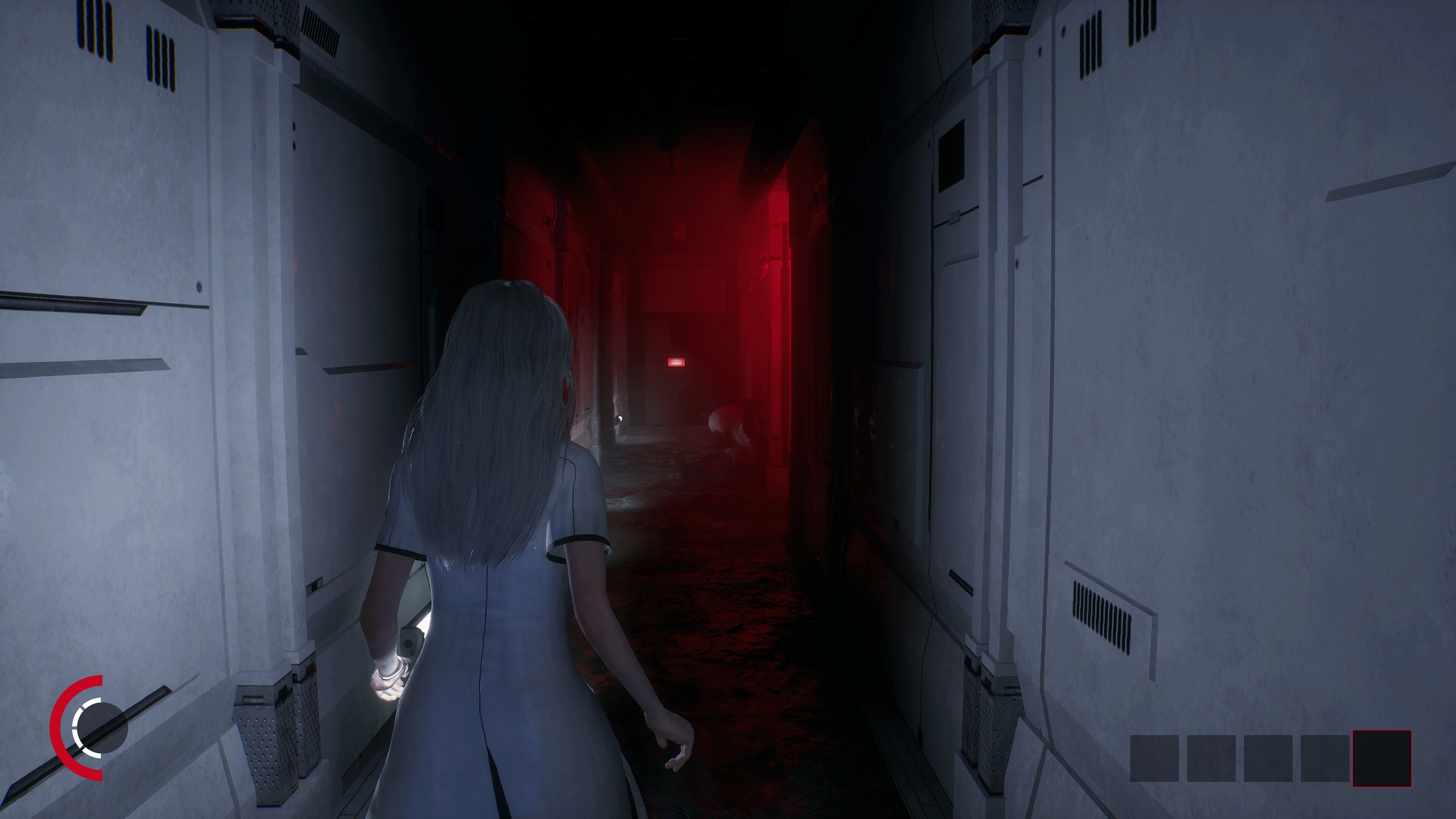Select the second inventory slot square
This screenshot has height=819, width=1456.
pos(1211,760)
